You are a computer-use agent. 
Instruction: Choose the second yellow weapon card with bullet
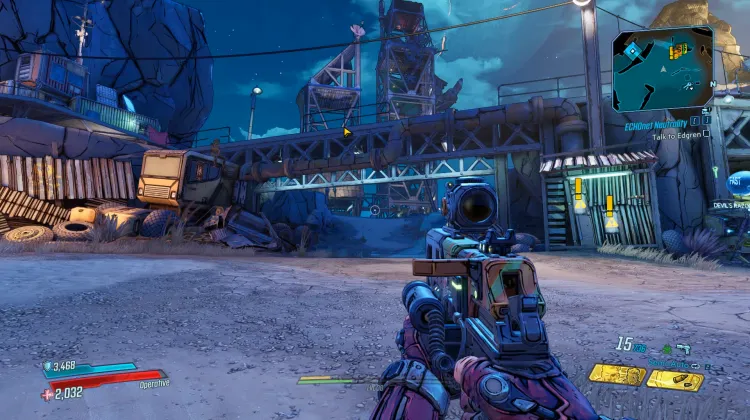click(674, 379)
